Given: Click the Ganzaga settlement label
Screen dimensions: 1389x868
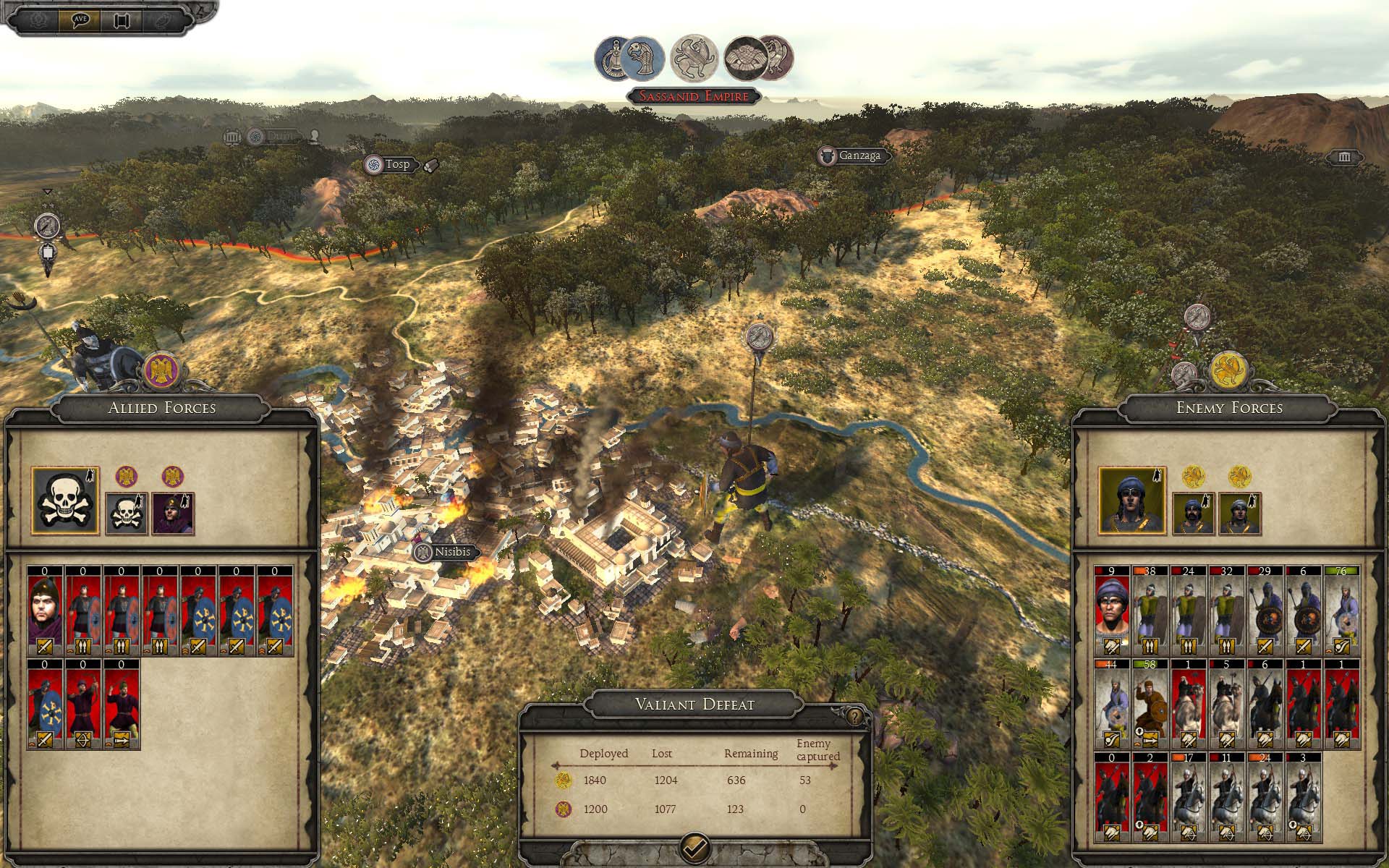Looking at the screenshot, I should click(859, 156).
